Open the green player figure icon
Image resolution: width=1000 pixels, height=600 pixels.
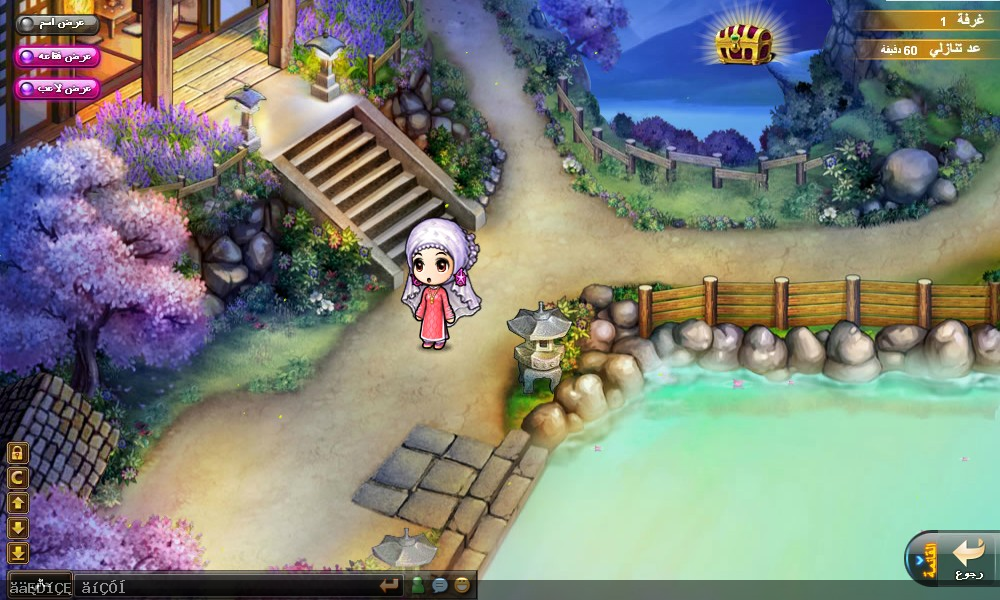[418, 586]
